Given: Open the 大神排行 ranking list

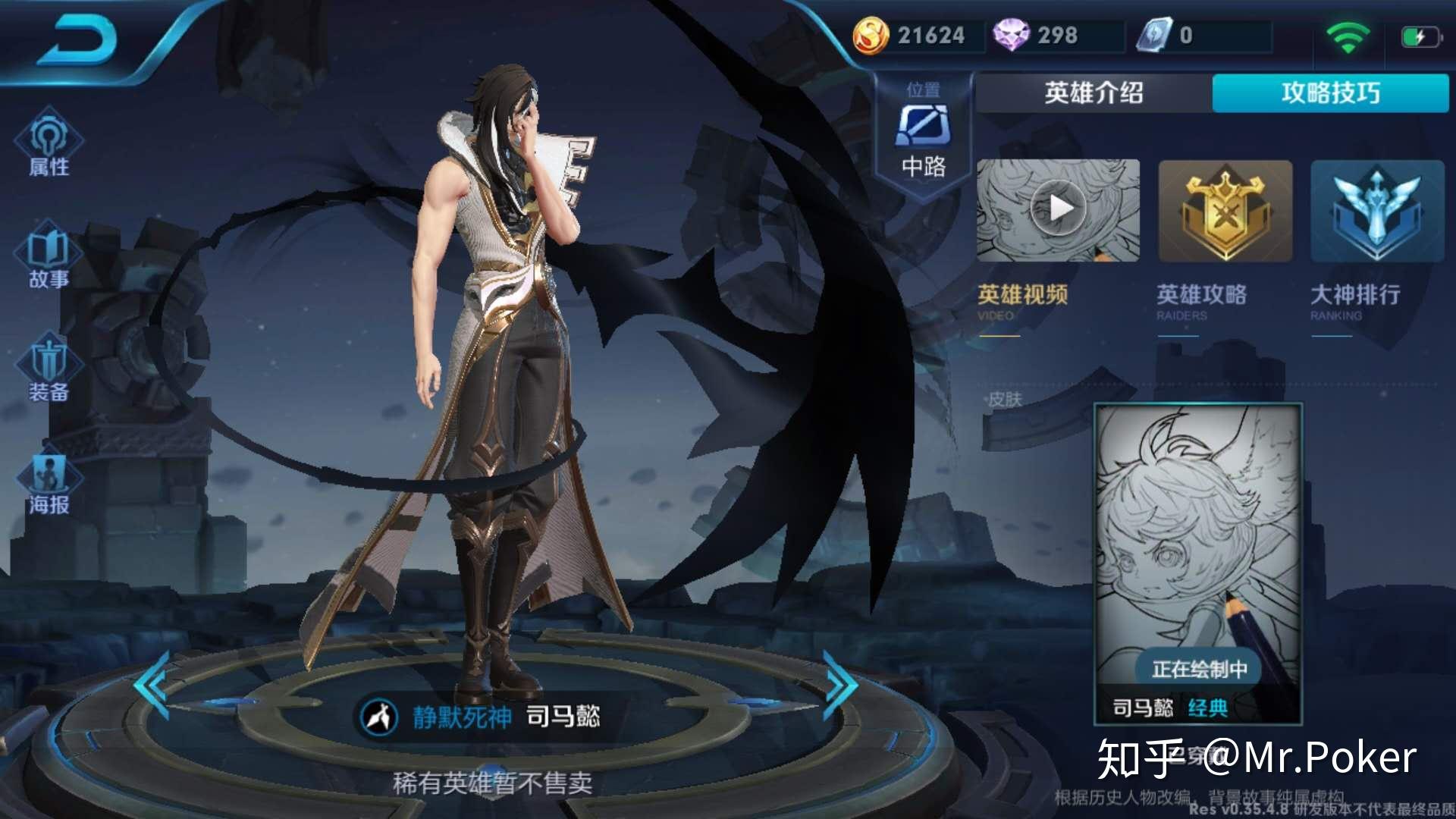Looking at the screenshot, I should [x=1374, y=211].
